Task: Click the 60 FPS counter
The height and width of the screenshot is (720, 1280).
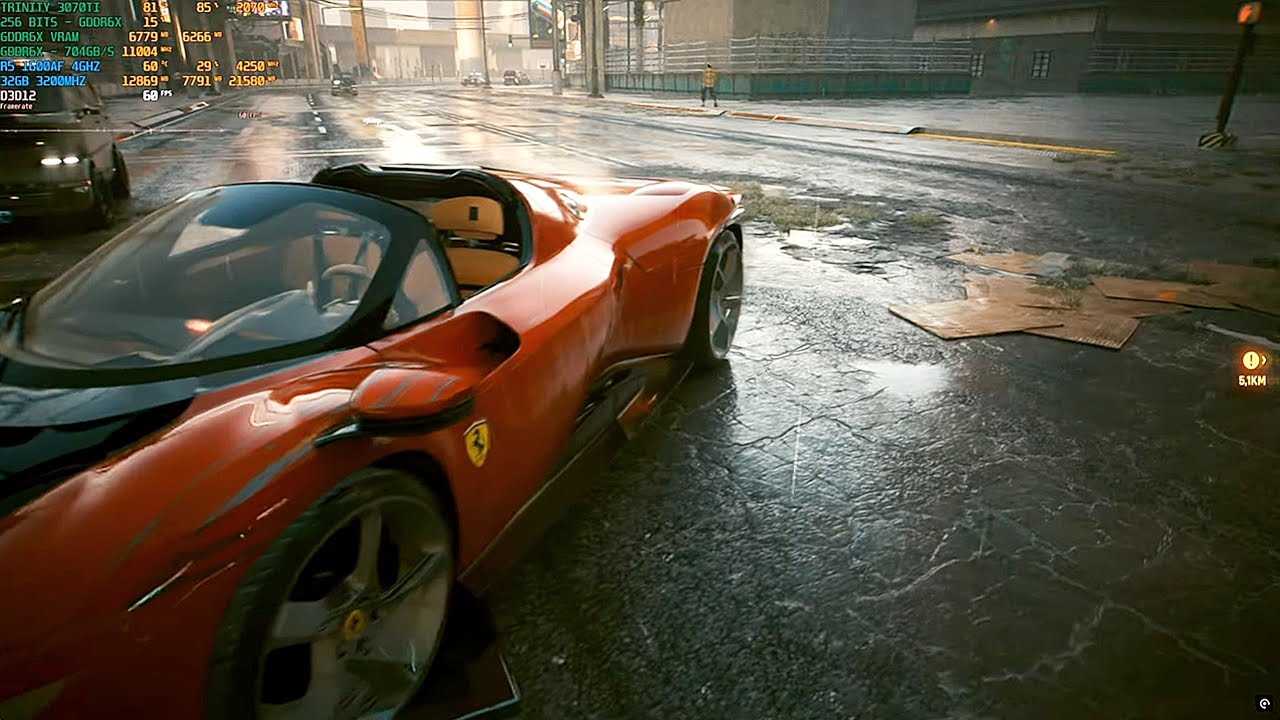Action: tap(150, 94)
